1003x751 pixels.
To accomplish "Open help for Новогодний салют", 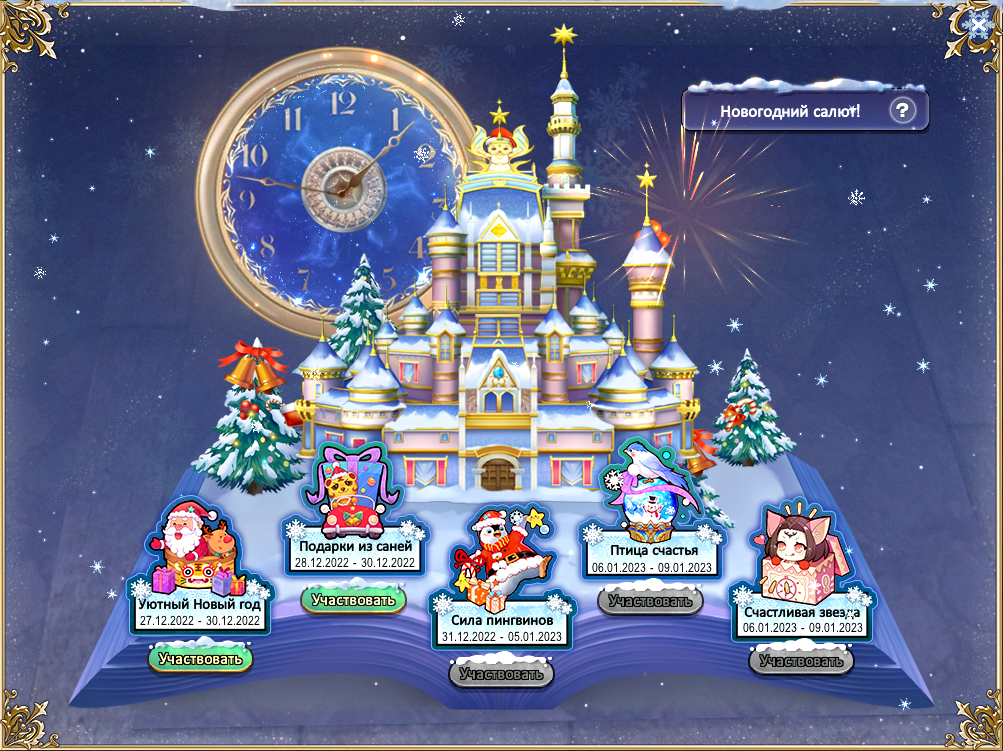I will 902,110.
